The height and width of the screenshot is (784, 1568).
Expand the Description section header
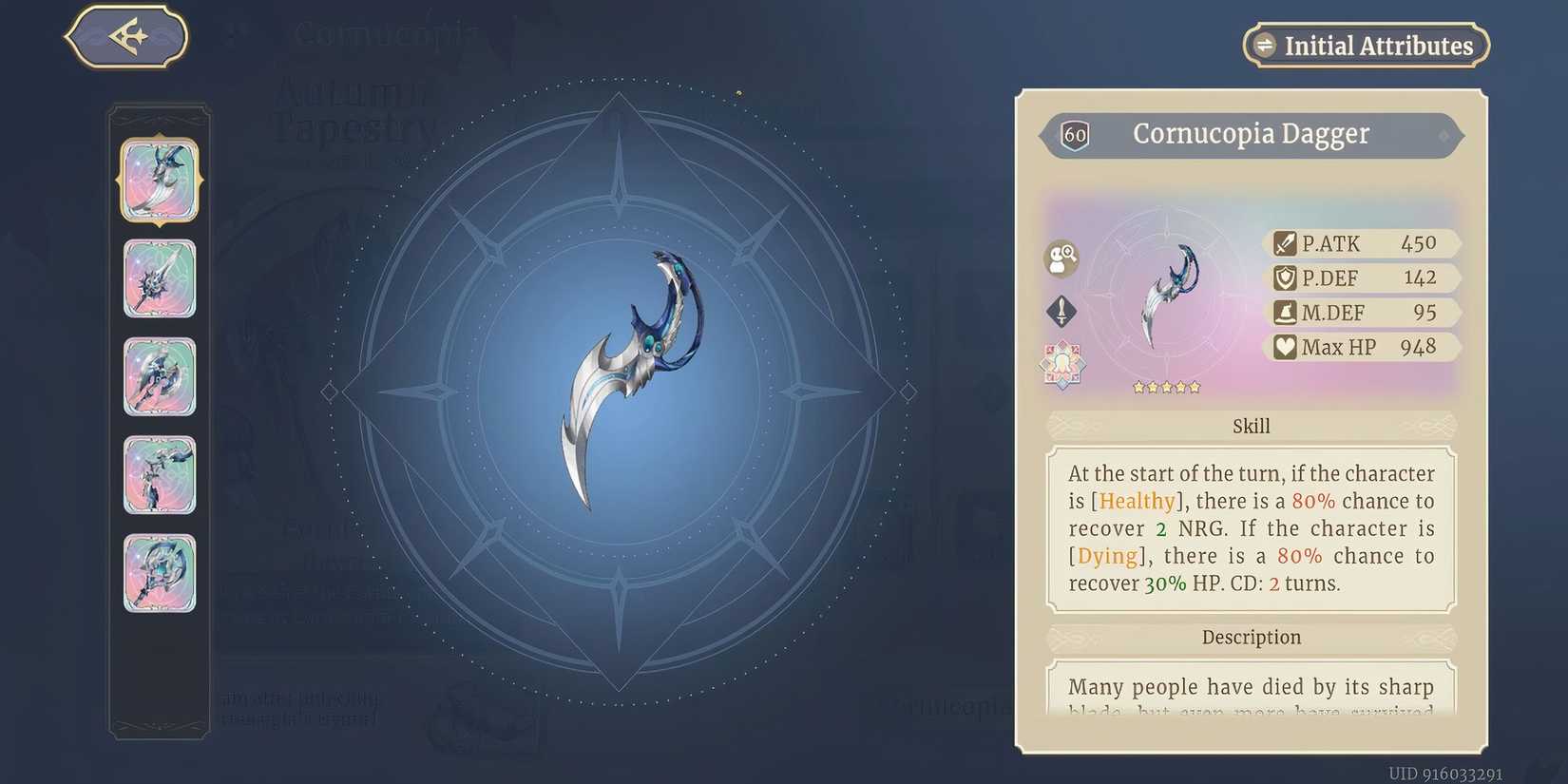pos(1251,637)
